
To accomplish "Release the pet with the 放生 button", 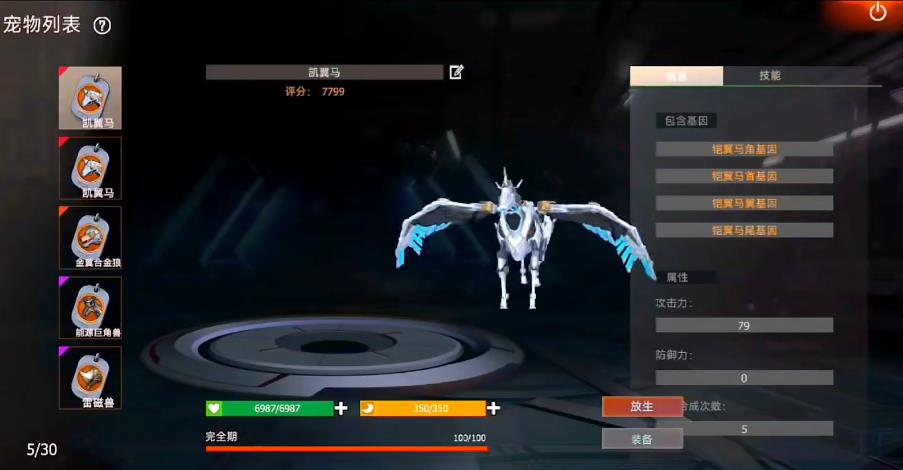I will (641, 407).
